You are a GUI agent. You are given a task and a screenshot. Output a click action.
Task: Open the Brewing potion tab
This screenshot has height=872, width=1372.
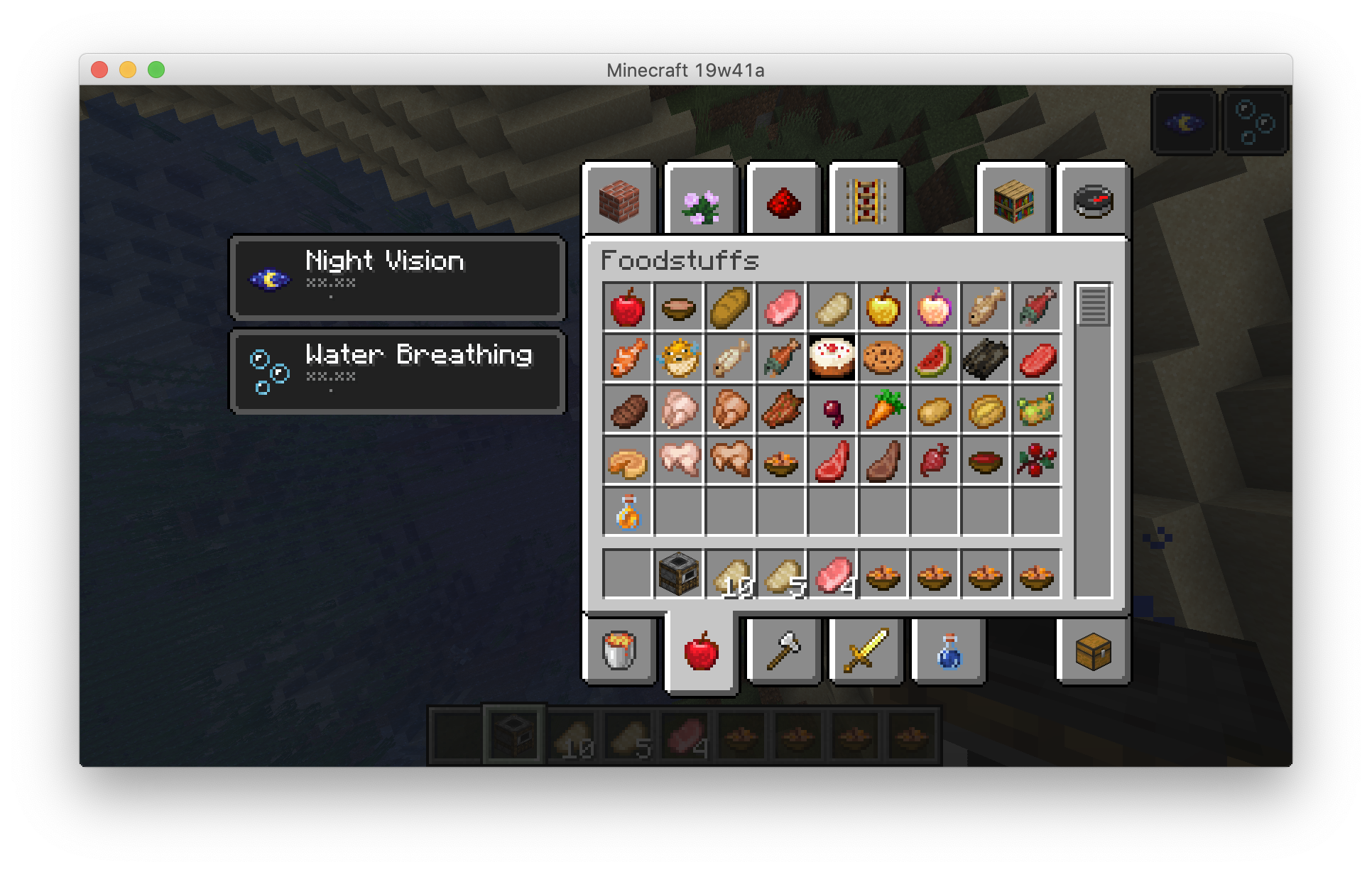click(x=948, y=650)
